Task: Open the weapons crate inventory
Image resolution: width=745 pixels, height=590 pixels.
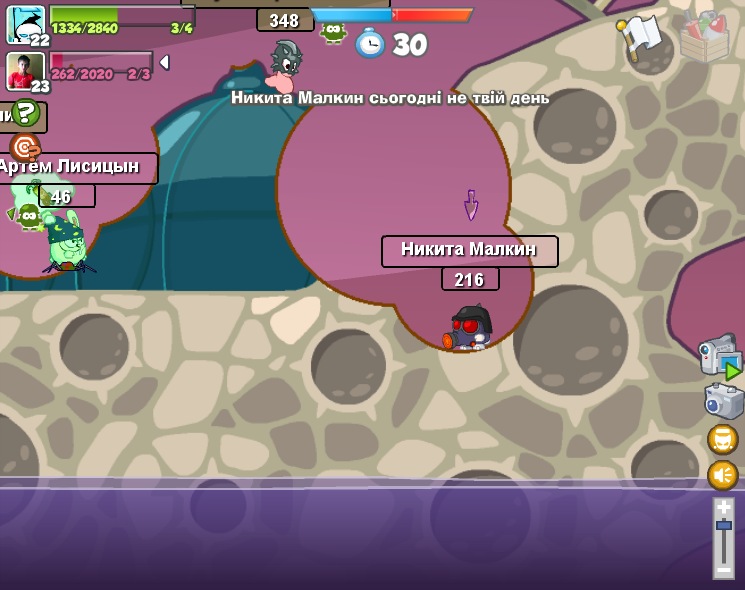Action: pyautogui.click(x=704, y=37)
